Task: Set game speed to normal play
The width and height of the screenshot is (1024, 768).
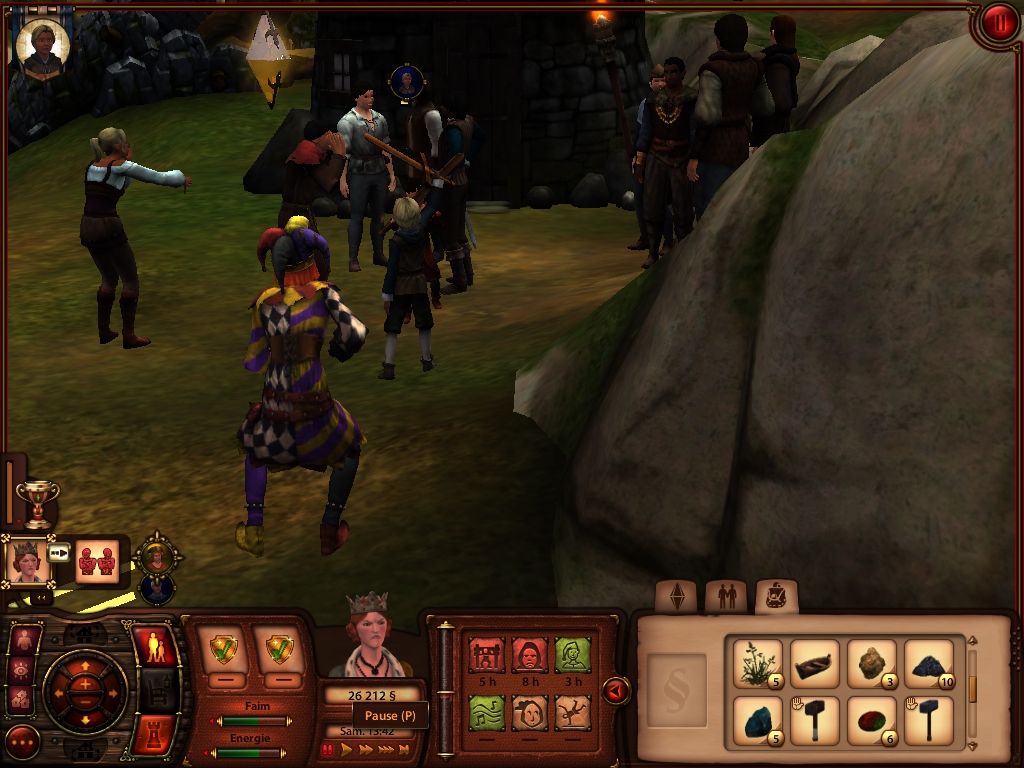Action: [347, 748]
